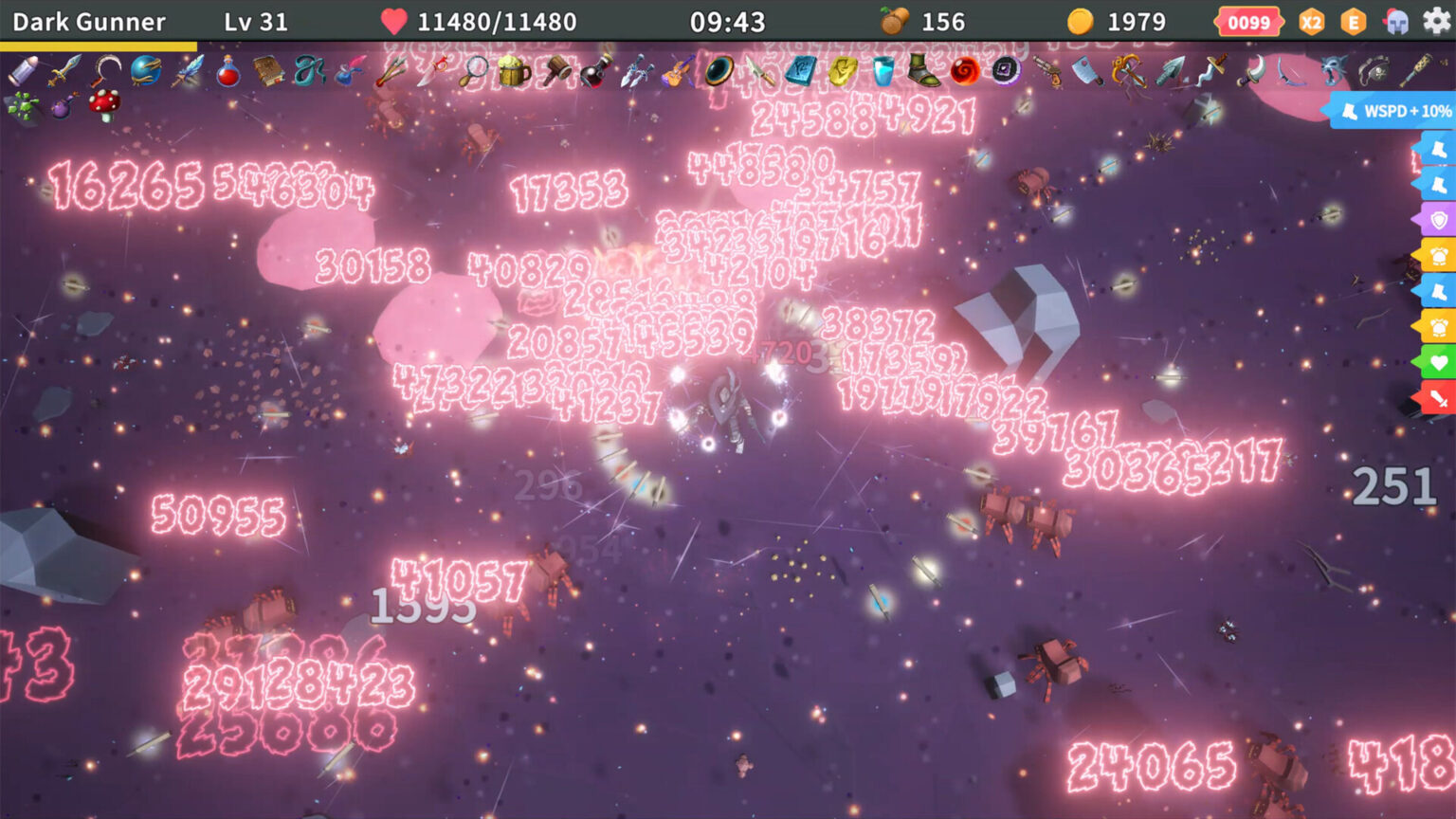Click the orange E hexagon button
1456x819 pixels.
pos(1354,22)
